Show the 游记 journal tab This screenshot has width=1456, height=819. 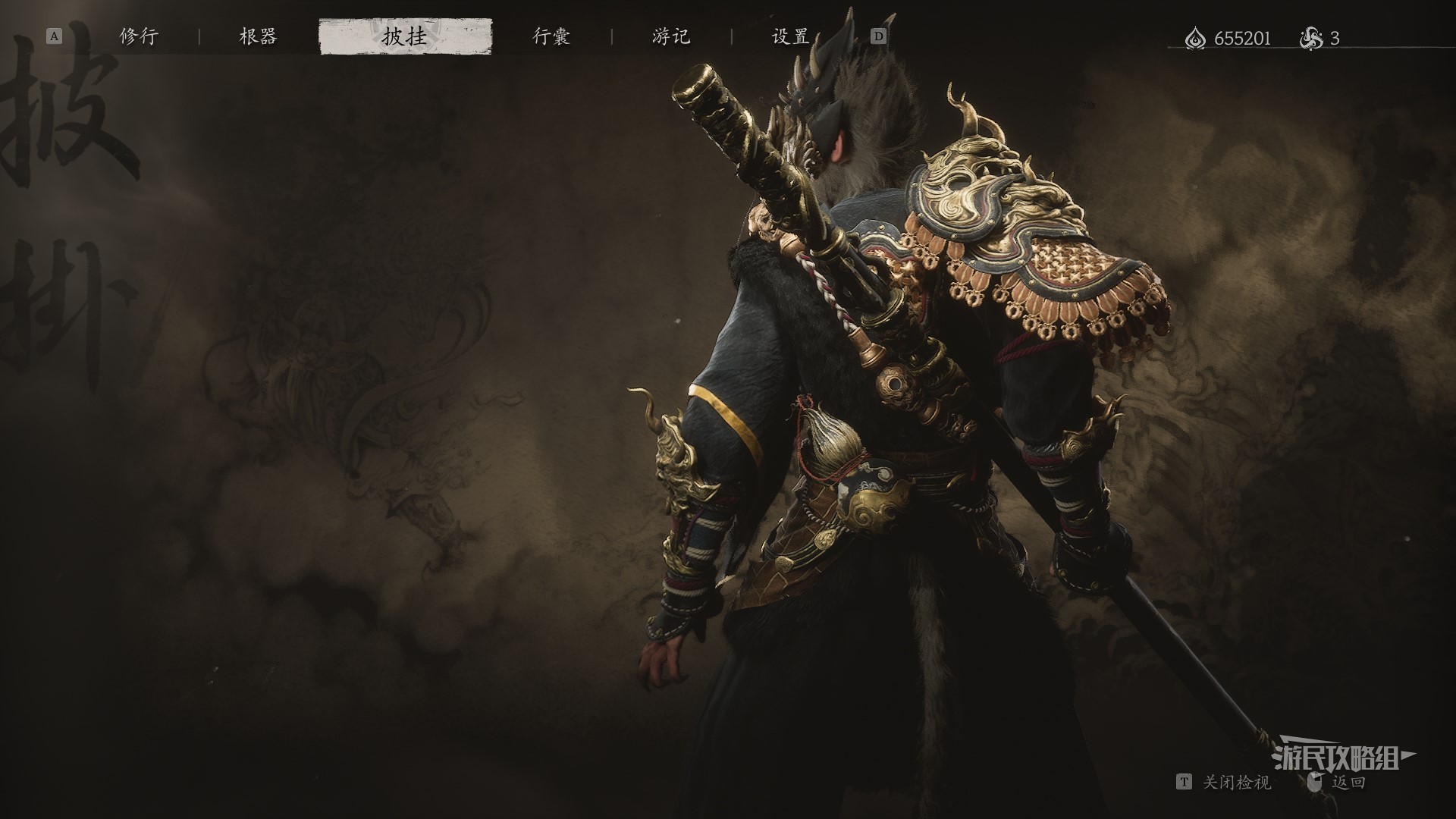click(671, 36)
